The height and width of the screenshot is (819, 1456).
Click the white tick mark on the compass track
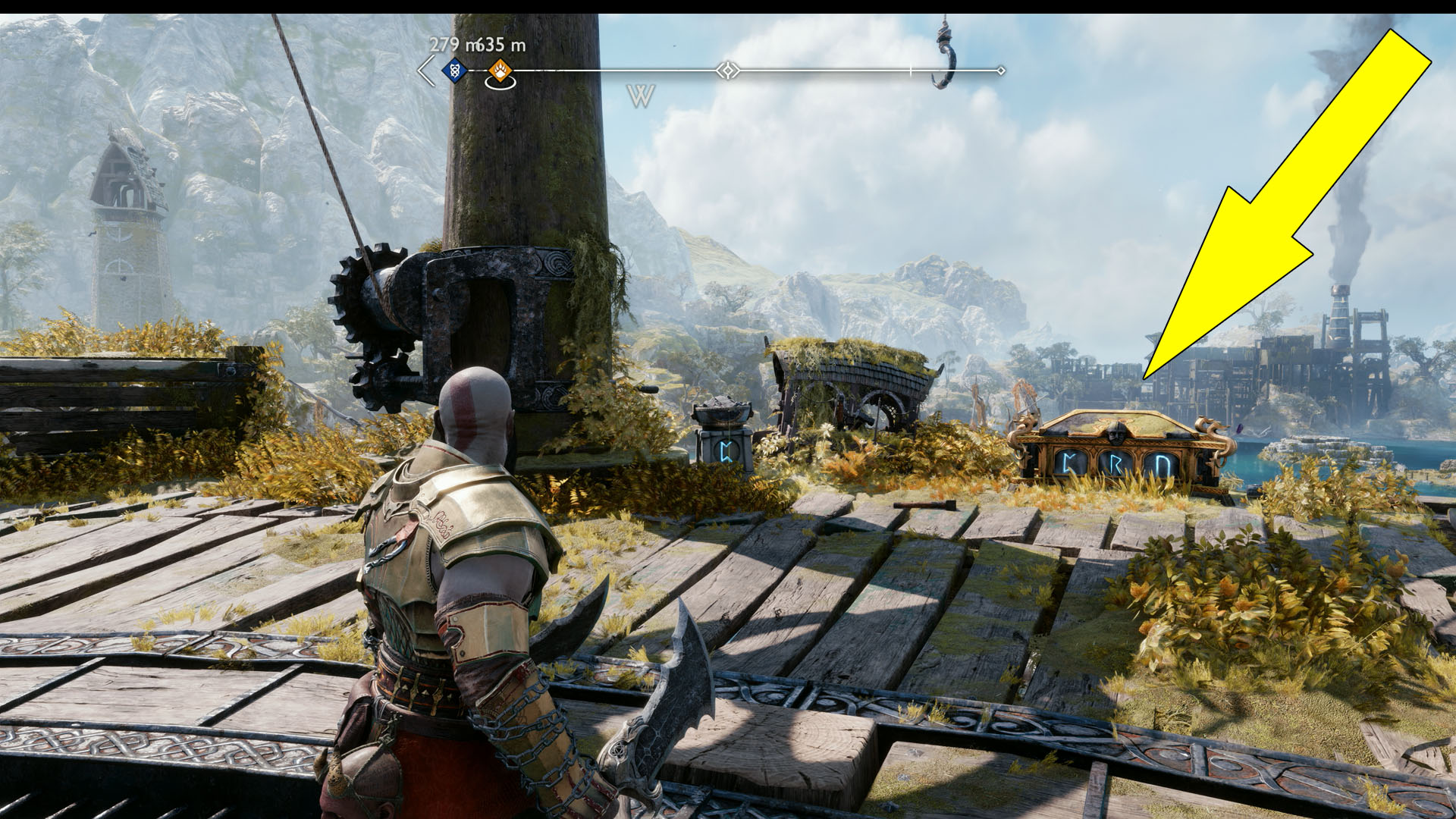tap(911, 71)
